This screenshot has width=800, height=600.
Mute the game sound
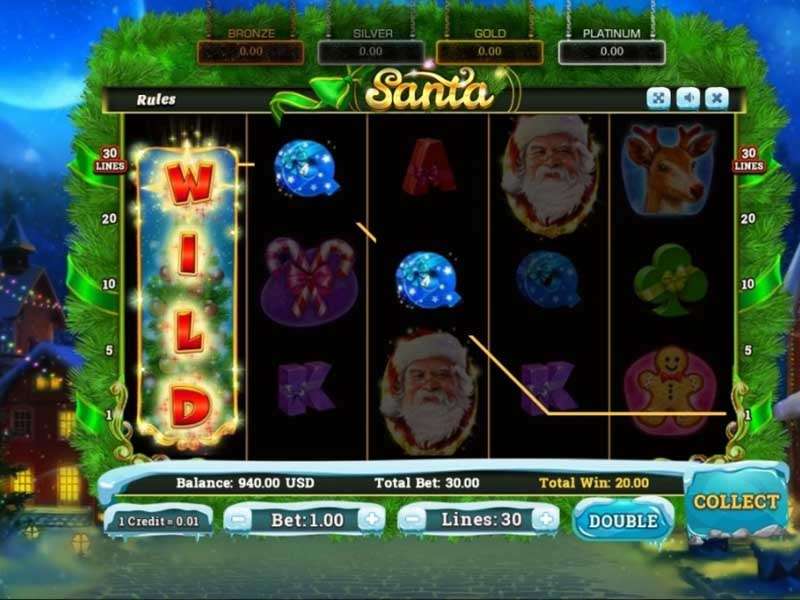click(x=687, y=98)
